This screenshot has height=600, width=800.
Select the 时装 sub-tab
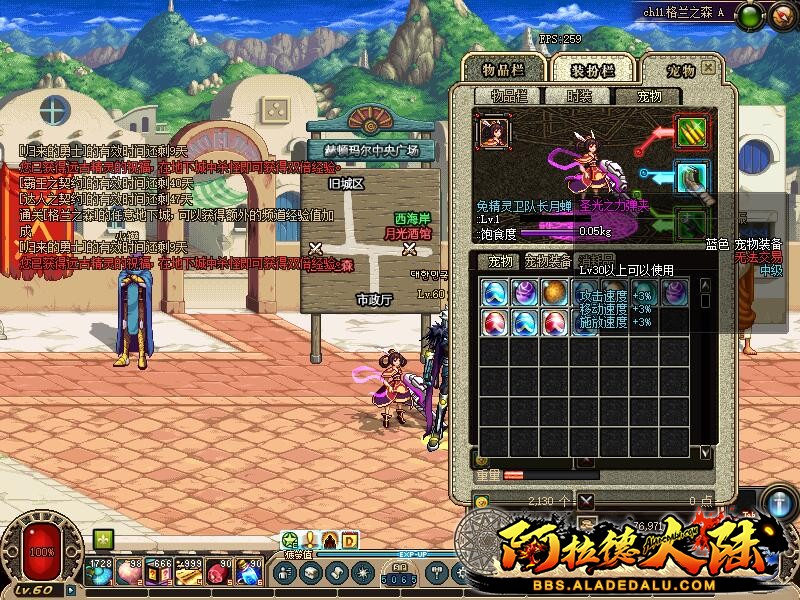pyautogui.click(x=580, y=96)
